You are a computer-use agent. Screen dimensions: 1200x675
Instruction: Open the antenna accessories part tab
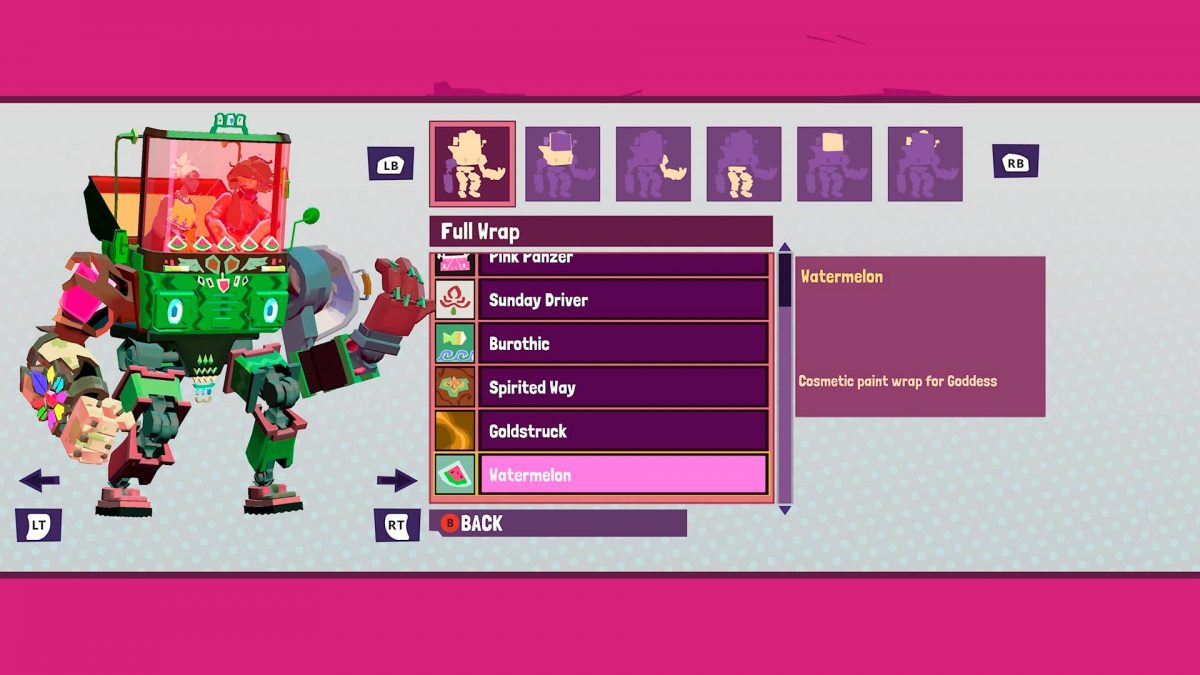point(925,164)
